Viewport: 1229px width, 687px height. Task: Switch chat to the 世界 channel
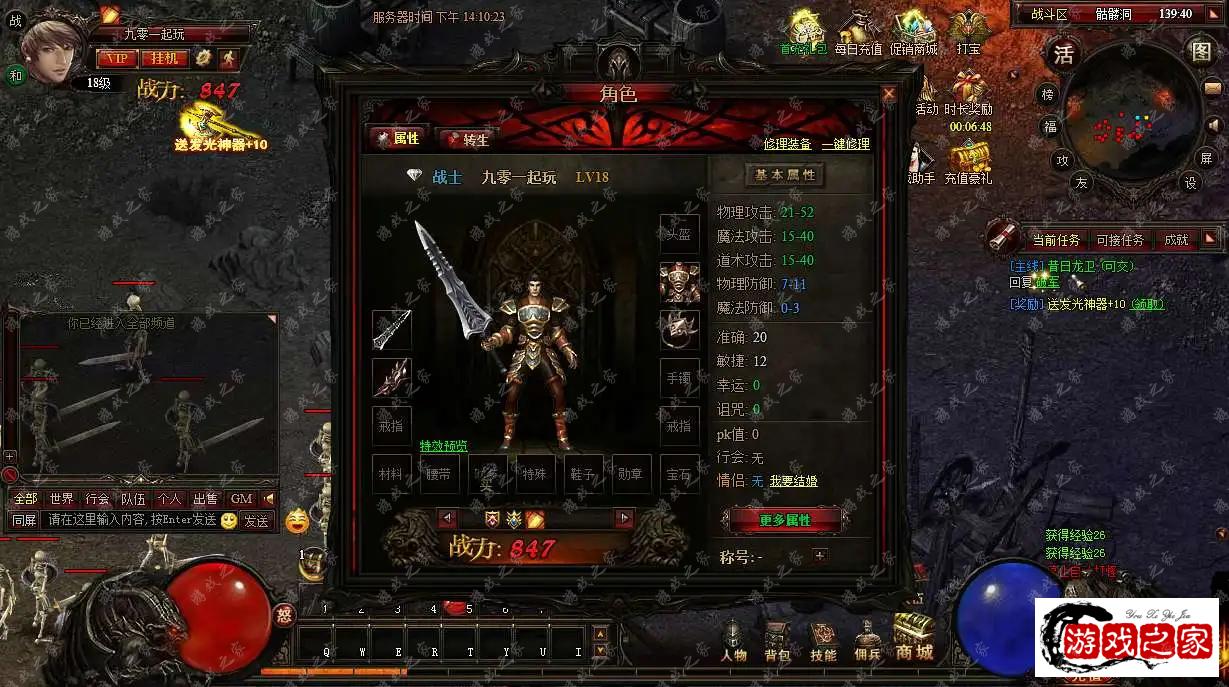(61, 499)
